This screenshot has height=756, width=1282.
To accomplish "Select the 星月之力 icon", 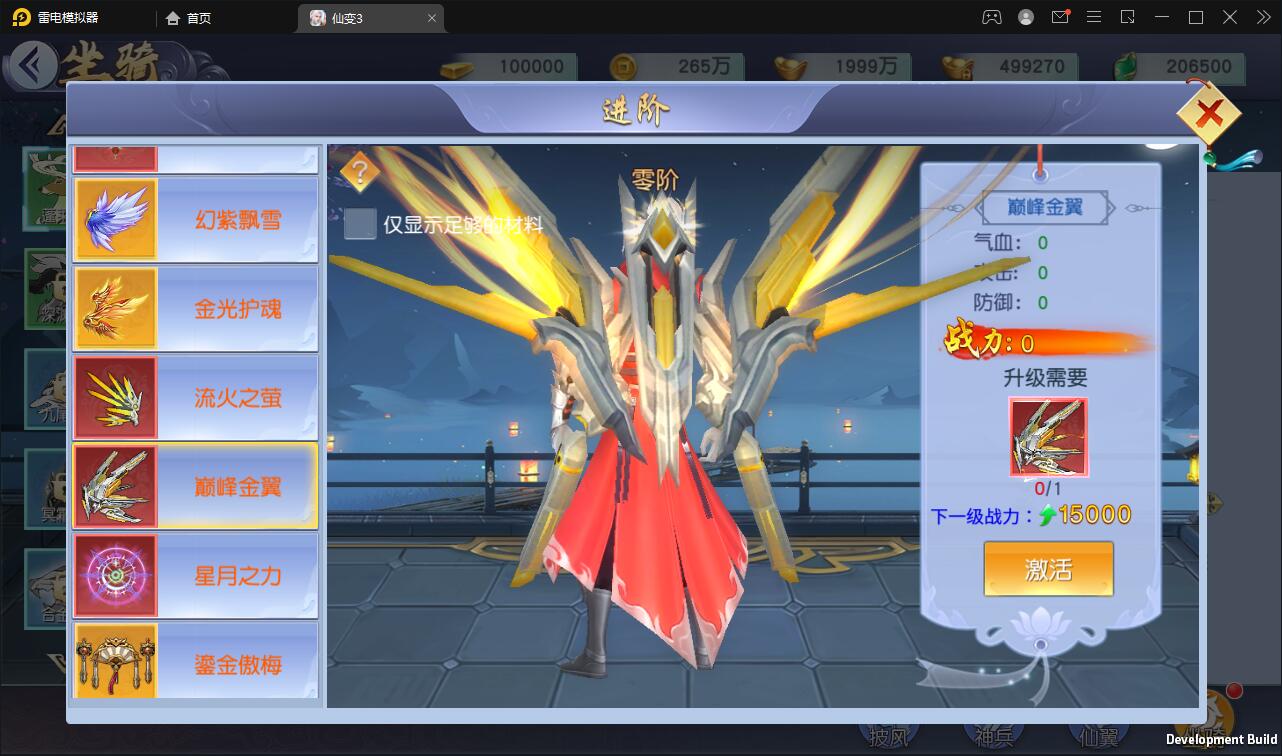I will point(115,575).
